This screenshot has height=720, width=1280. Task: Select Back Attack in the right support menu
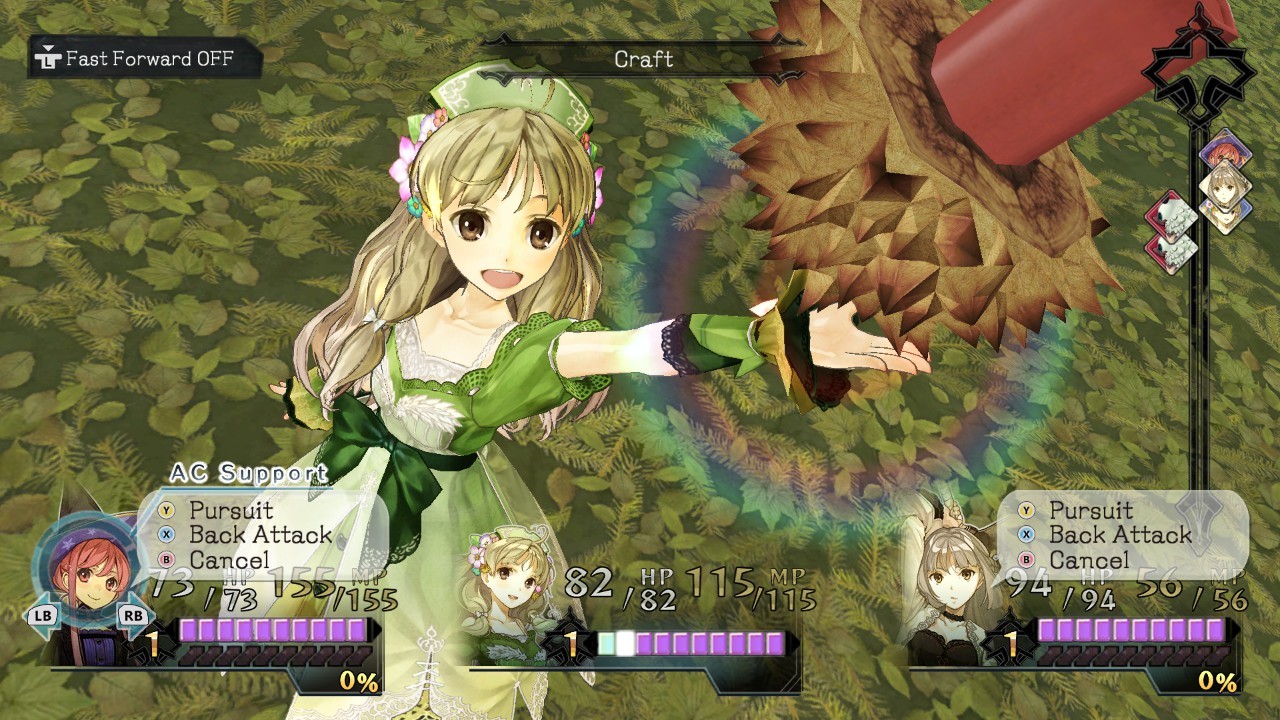pyautogui.click(x=1112, y=535)
